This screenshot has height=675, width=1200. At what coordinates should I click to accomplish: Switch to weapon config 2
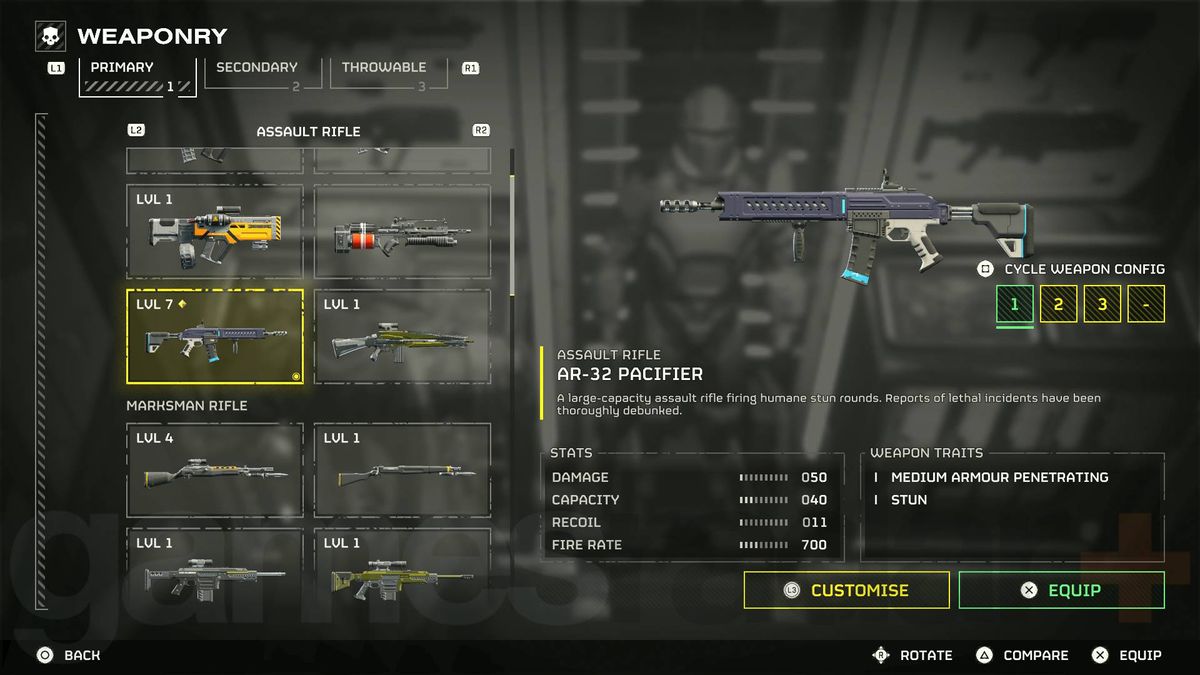1059,304
